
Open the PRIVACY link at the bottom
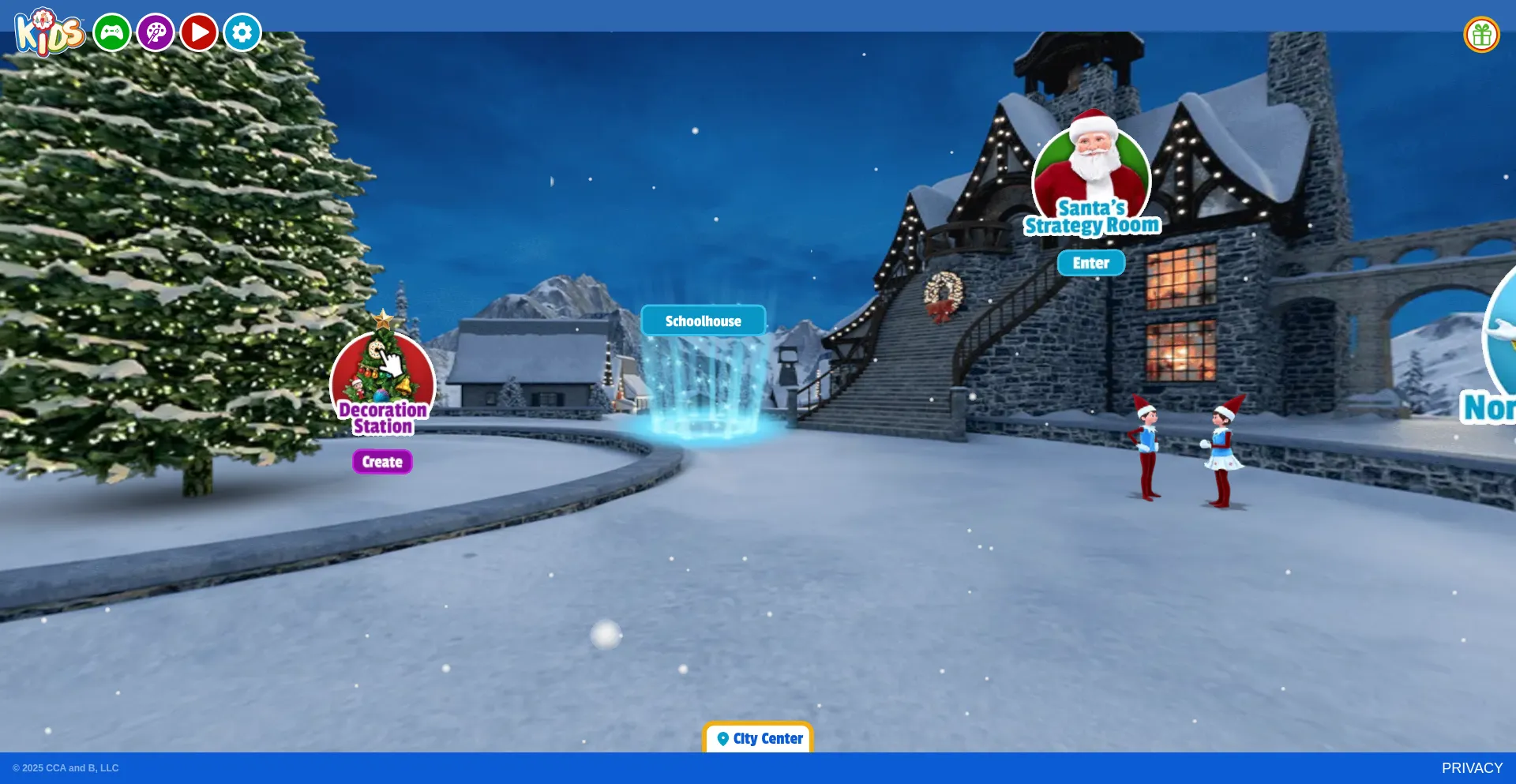coord(1473,767)
